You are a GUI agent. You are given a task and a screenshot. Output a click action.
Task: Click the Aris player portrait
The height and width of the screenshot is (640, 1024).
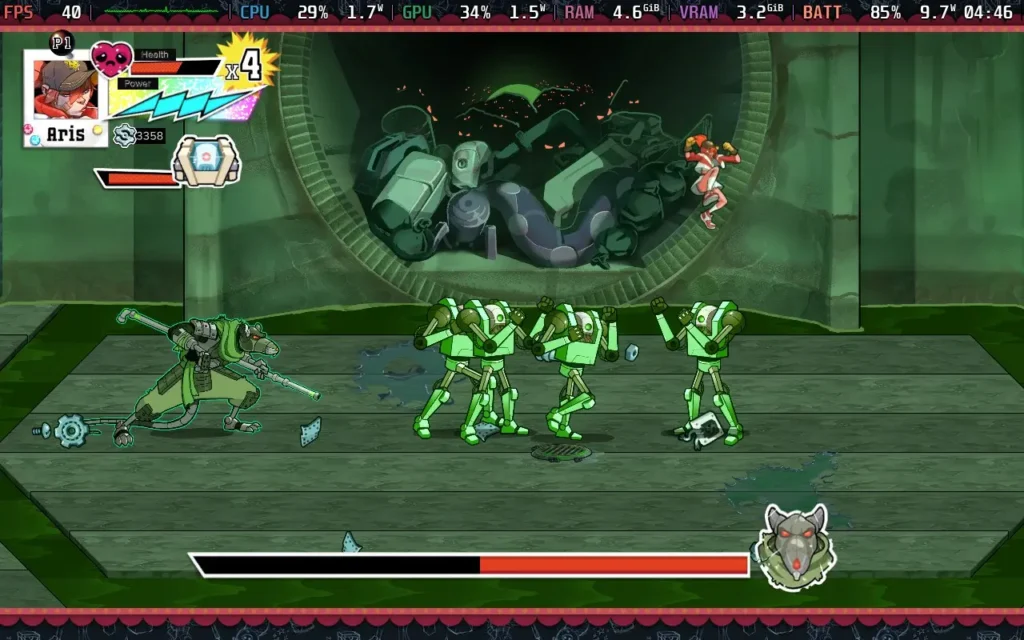point(66,91)
